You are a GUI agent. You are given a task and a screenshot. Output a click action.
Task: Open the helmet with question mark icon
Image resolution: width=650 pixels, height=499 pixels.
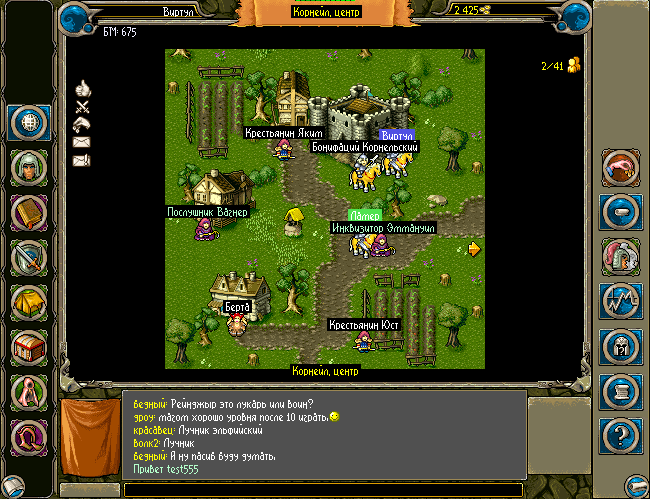(620, 347)
